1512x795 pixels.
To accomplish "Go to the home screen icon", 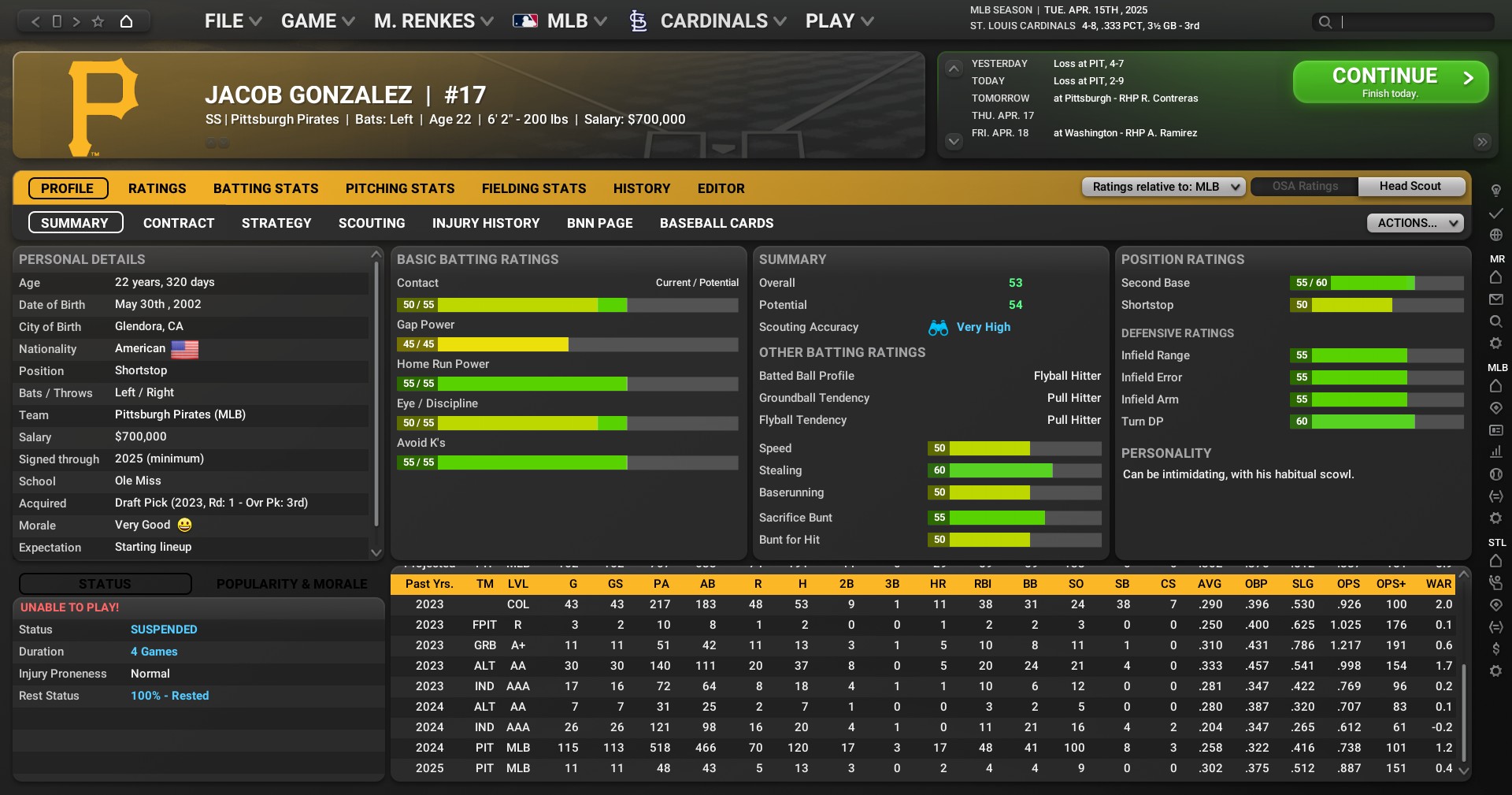I will pos(126,21).
